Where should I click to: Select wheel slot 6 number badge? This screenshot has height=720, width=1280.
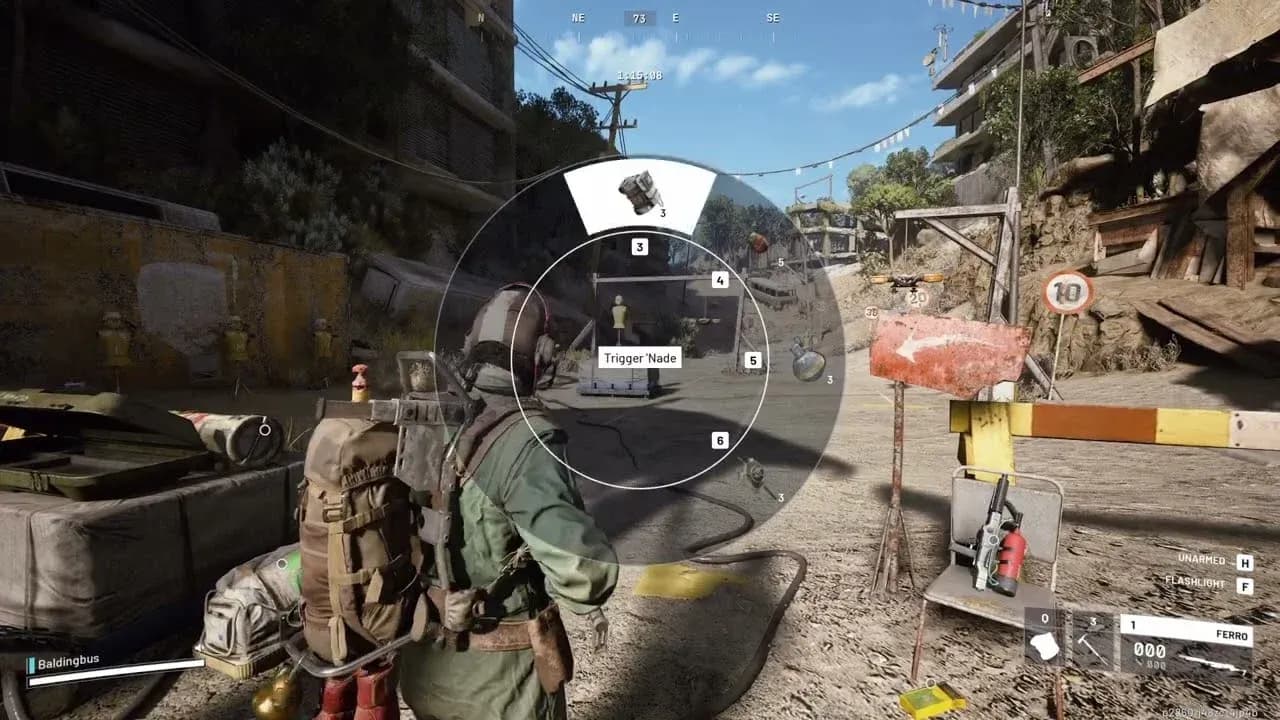(x=720, y=440)
